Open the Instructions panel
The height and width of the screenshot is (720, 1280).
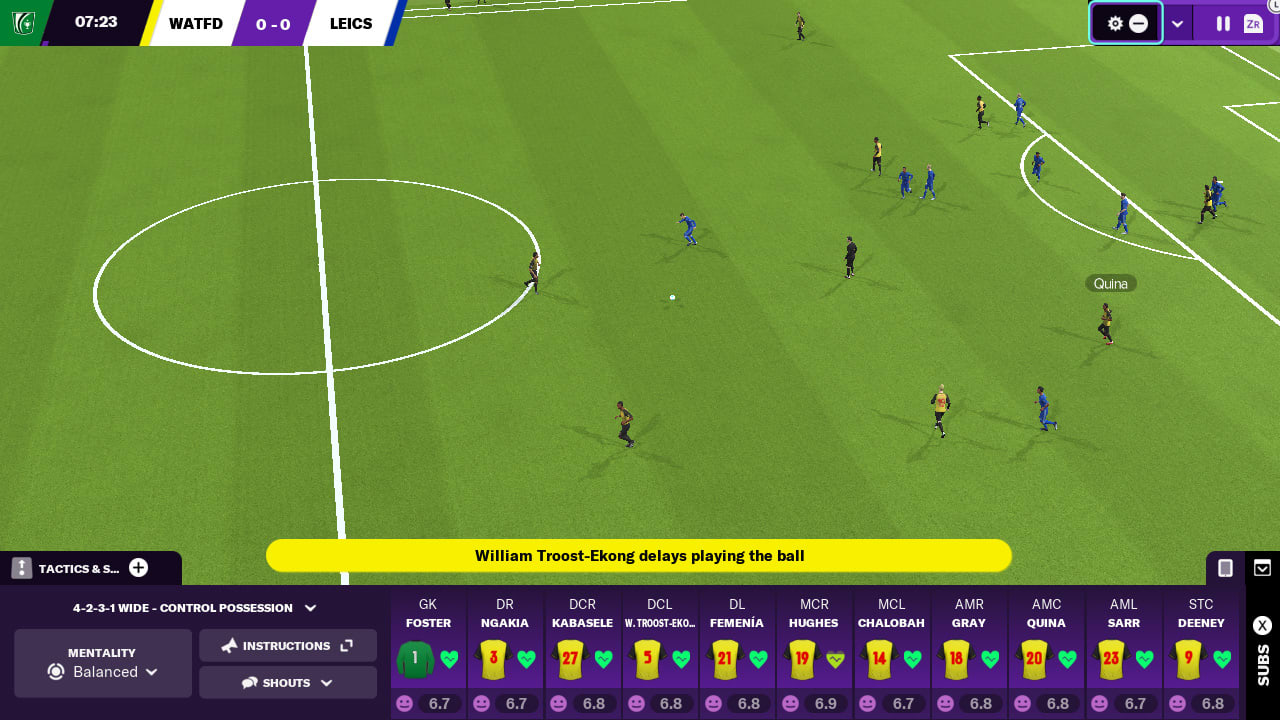(x=288, y=645)
